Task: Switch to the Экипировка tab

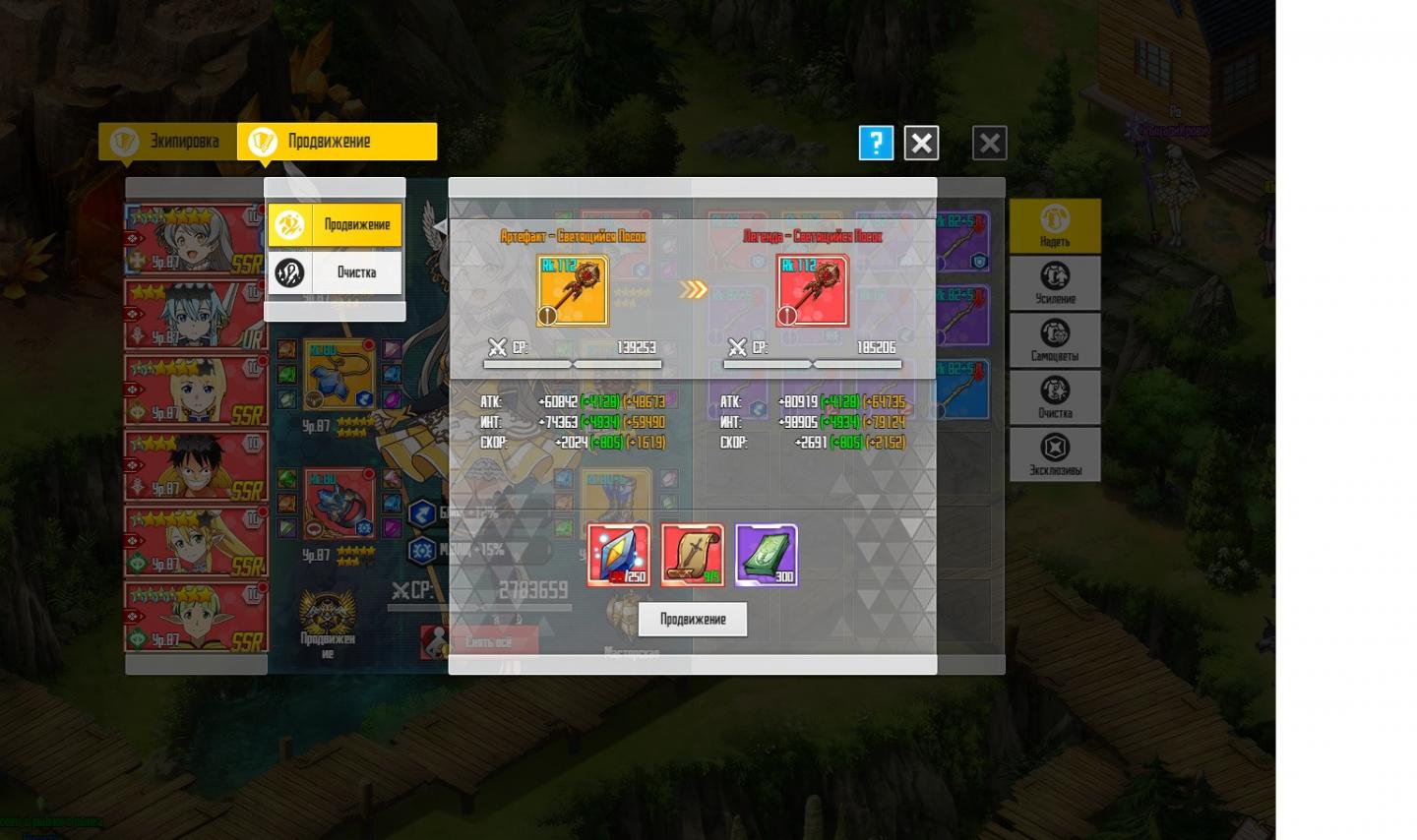Action: tap(168, 142)
